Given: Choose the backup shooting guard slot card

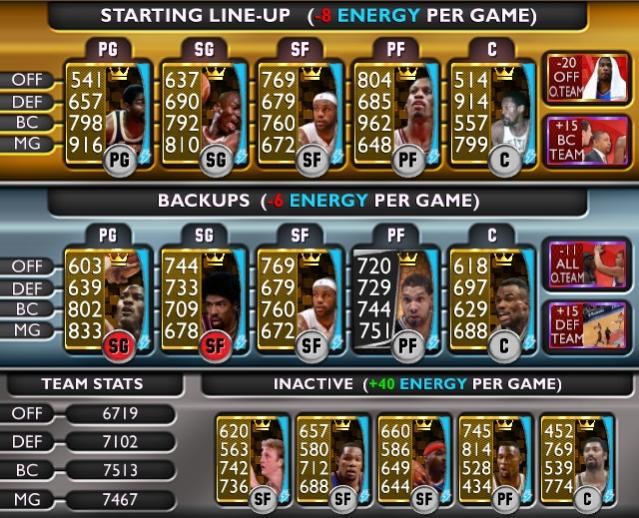Looking at the screenshot, I should point(204,302).
